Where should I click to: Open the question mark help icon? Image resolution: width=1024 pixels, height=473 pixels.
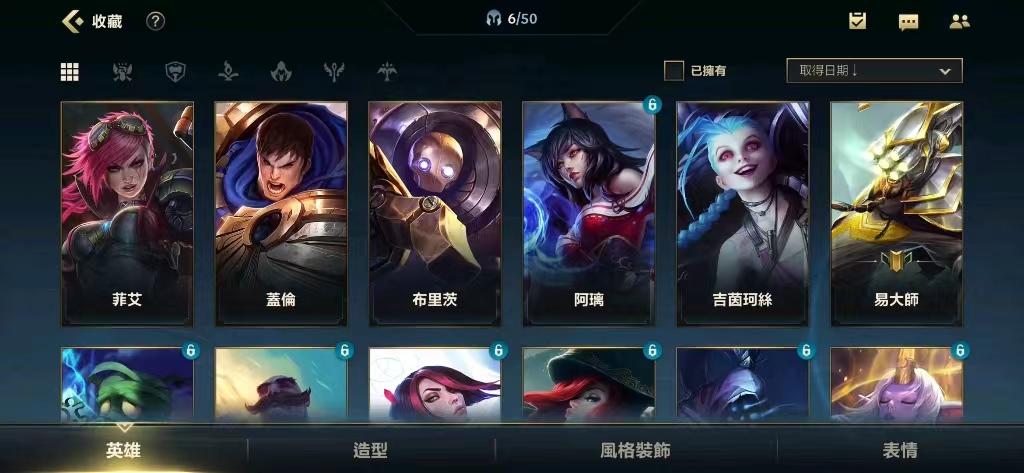(x=155, y=21)
